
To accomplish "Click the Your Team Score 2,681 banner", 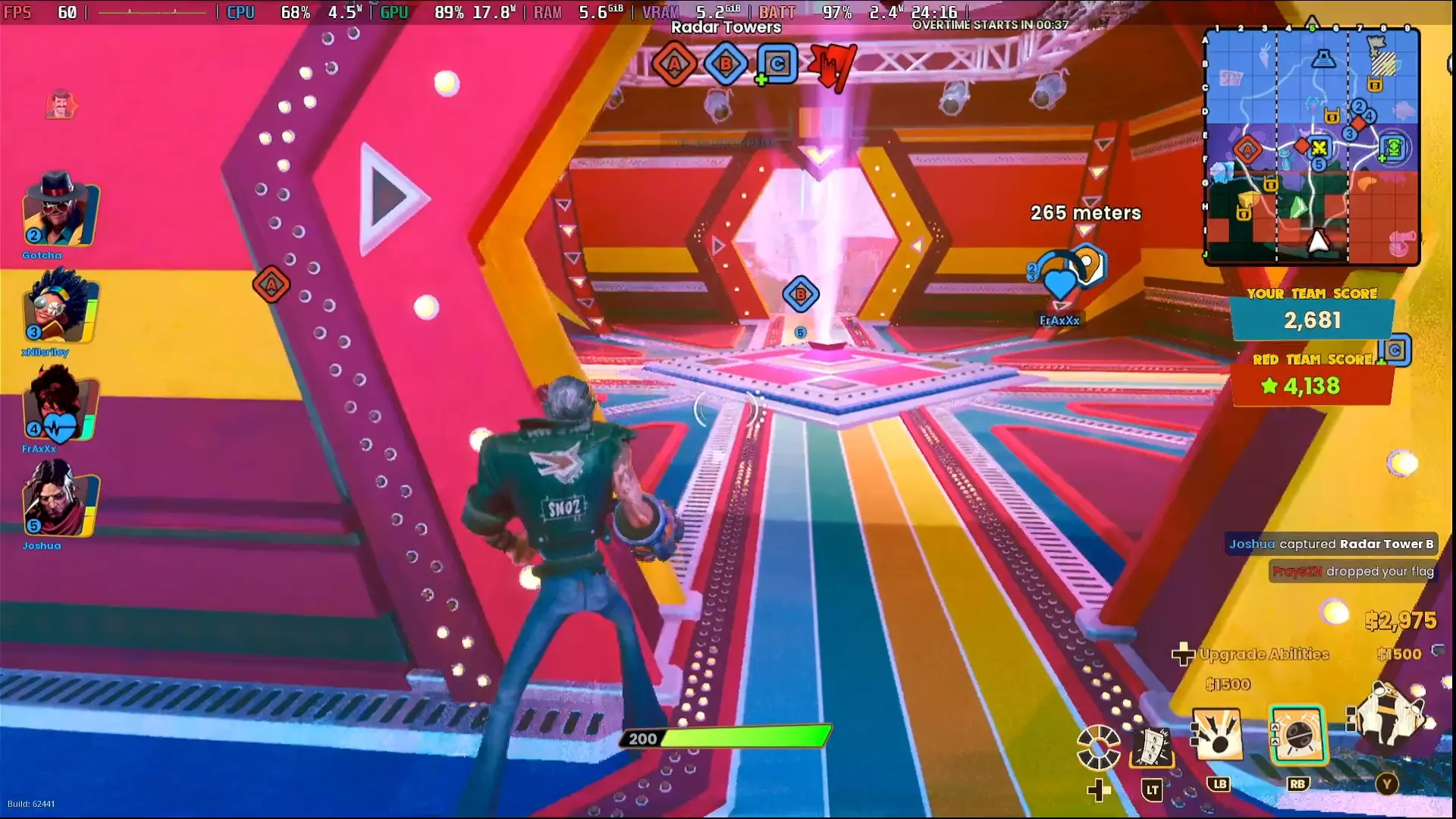I will pos(1312,320).
